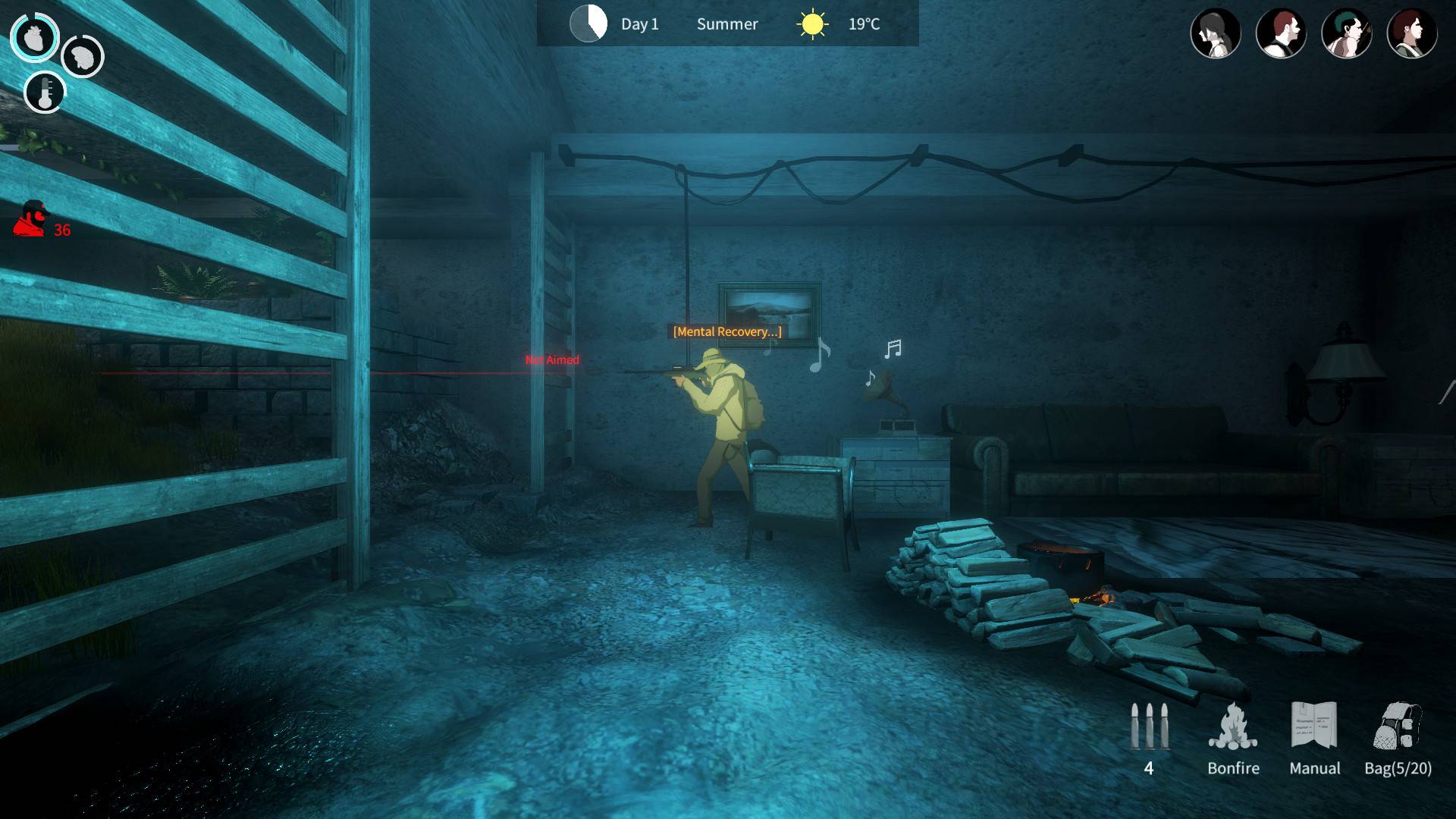The image size is (1456, 819).
Task: Open the Bag inventory
Action: coord(1397,728)
